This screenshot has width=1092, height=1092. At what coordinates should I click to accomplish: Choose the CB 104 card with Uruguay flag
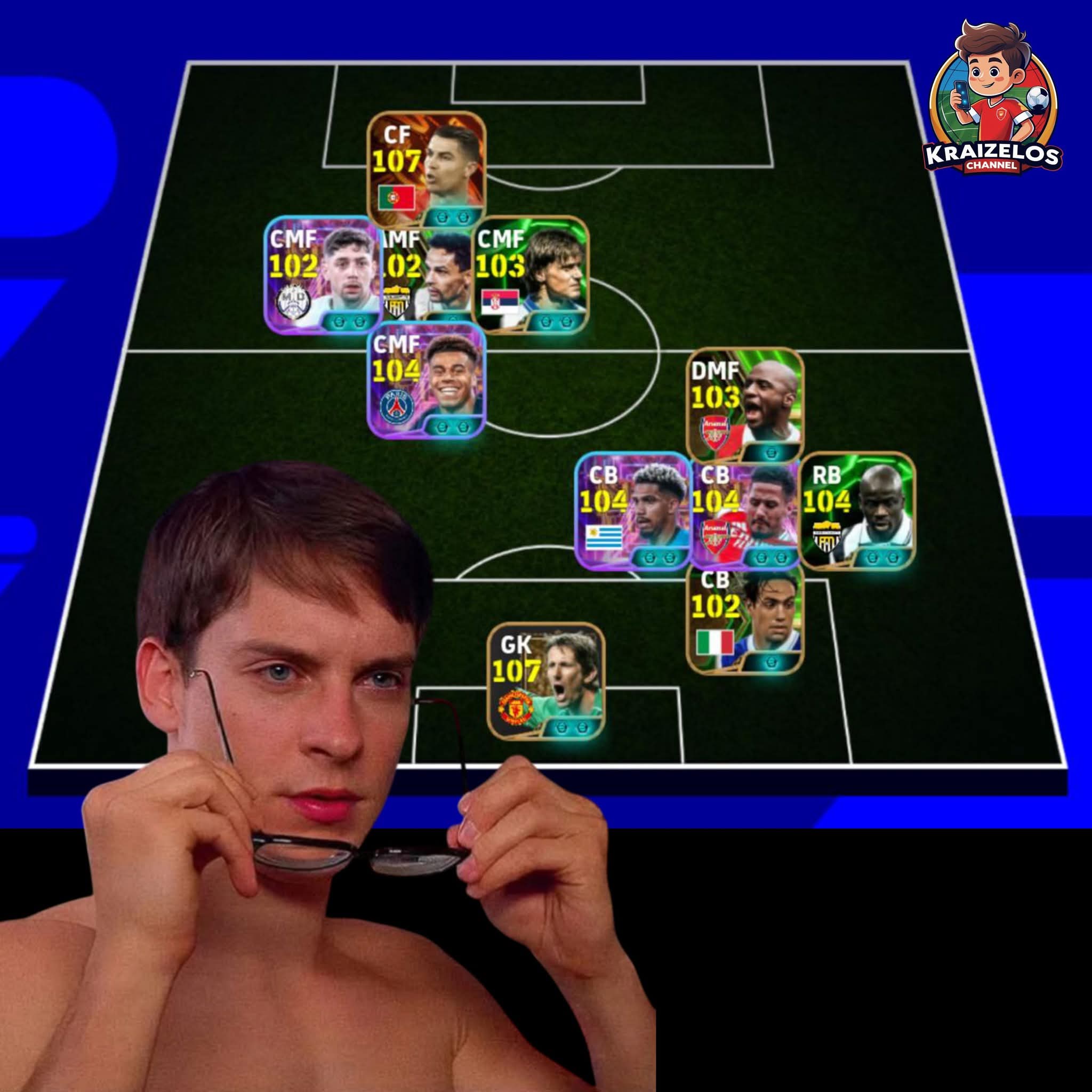pyautogui.click(x=633, y=510)
